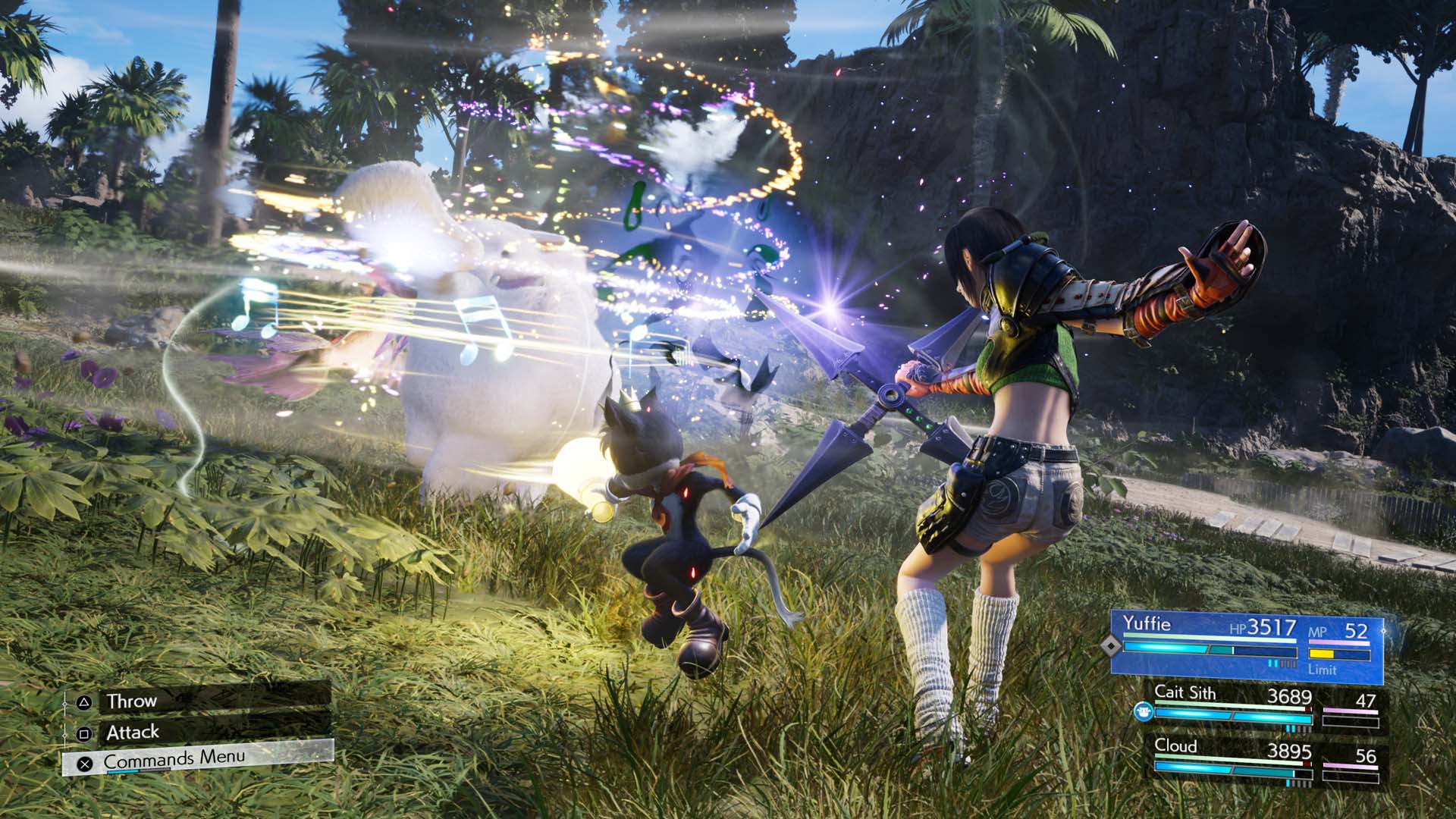Image resolution: width=1456 pixels, height=819 pixels.
Task: Click the Triangle button icon beside Throw
Action: coord(84,702)
